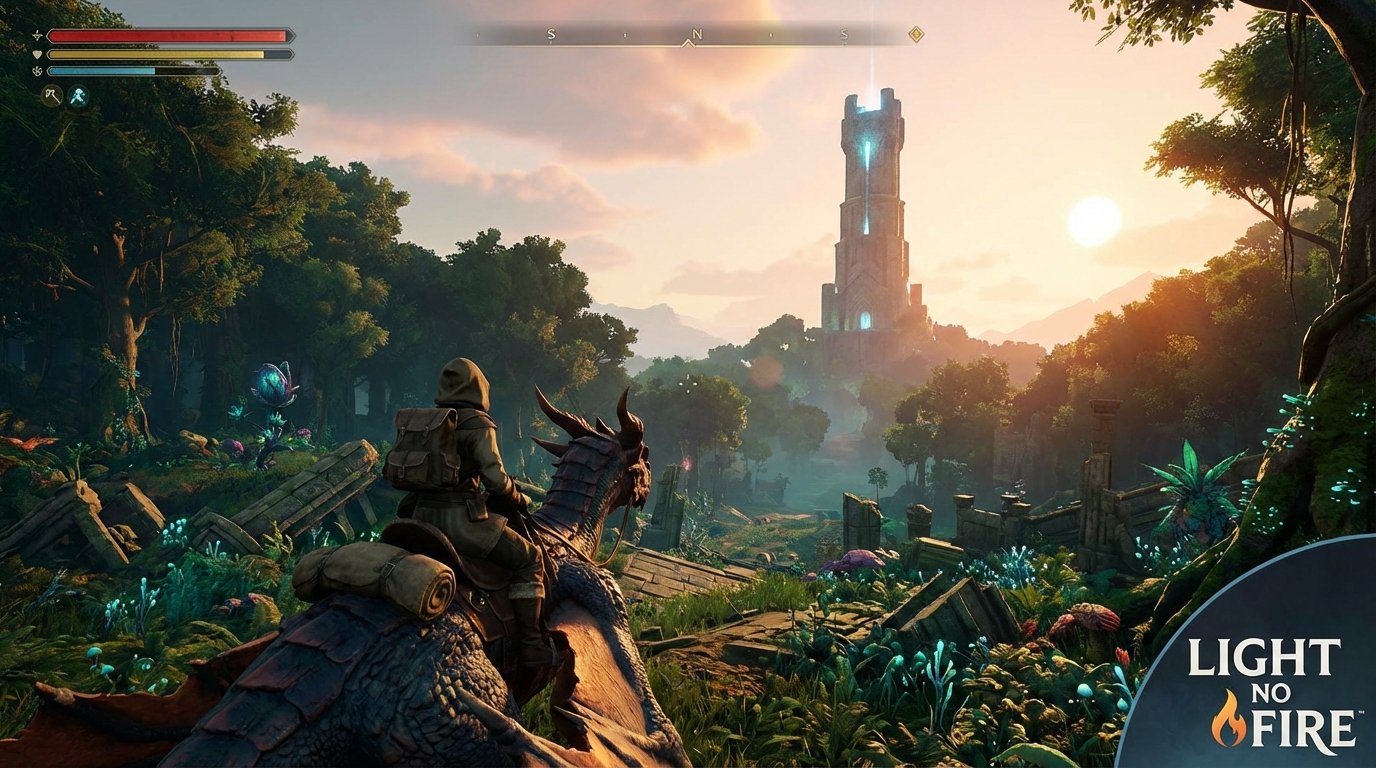Image resolution: width=1376 pixels, height=768 pixels.
Task: Select the axe tool icon
Action: (x=51, y=96)
